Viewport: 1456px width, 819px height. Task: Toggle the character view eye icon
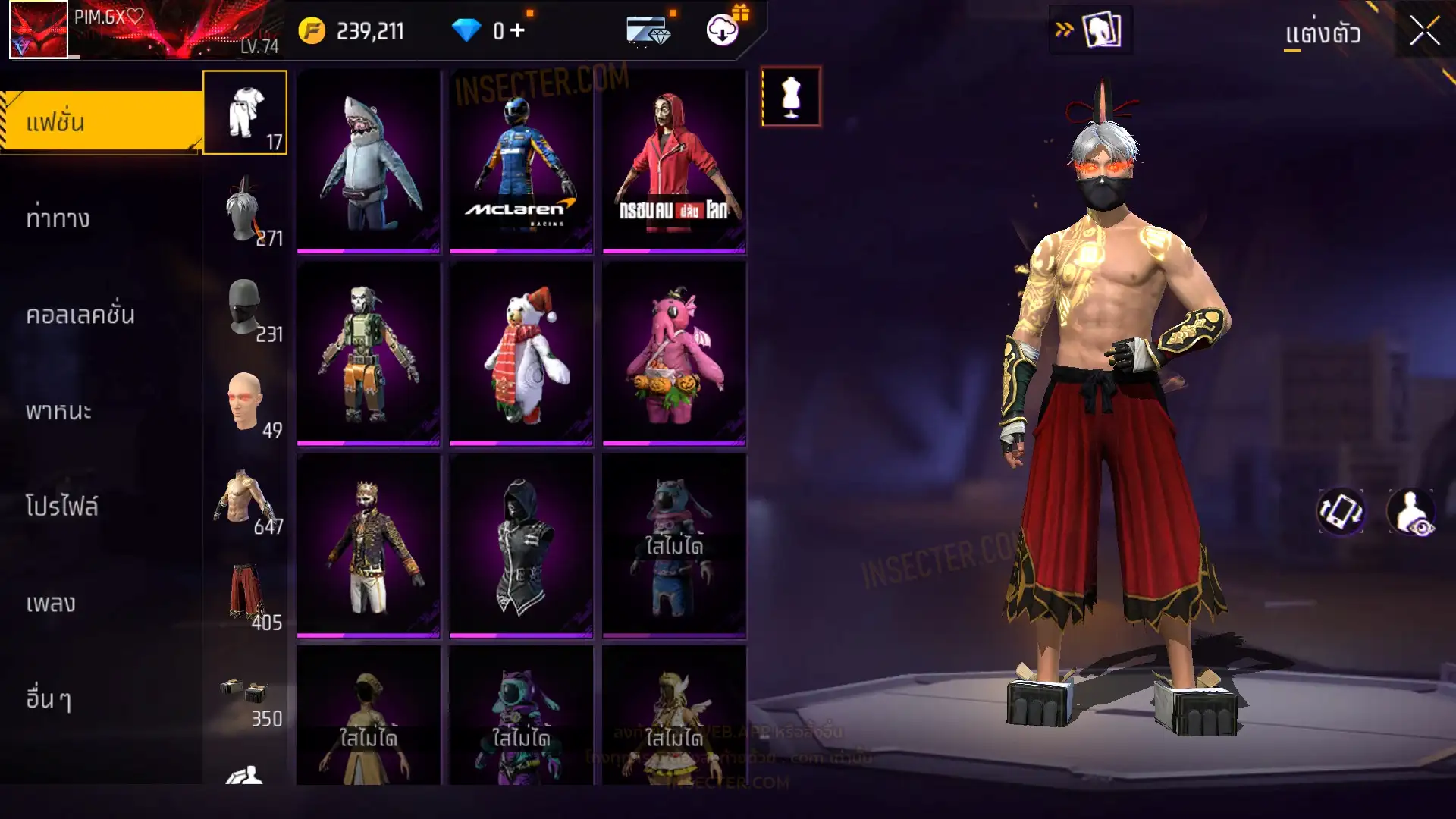click(1411, 512)
